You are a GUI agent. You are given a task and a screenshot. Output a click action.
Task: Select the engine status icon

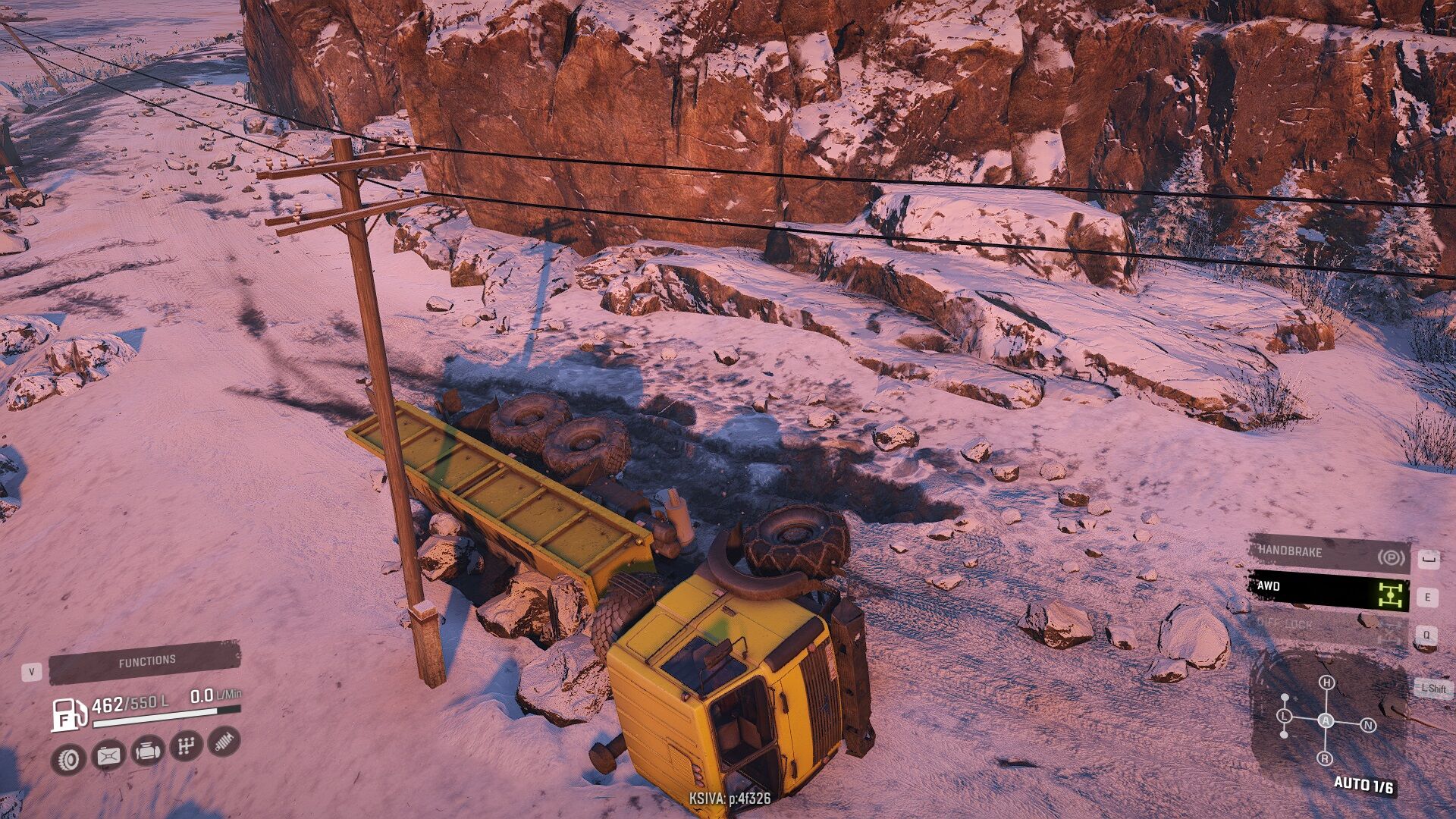(147, 751)
